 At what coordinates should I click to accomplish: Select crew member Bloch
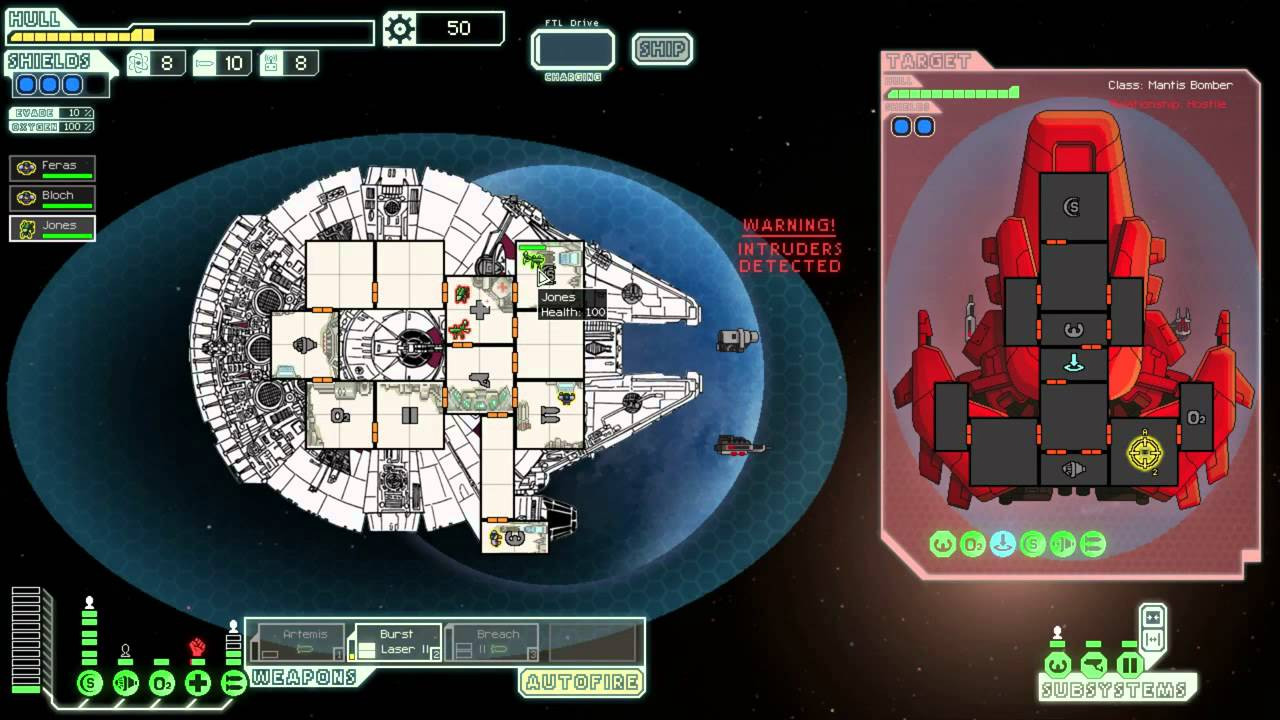(53, 198)
